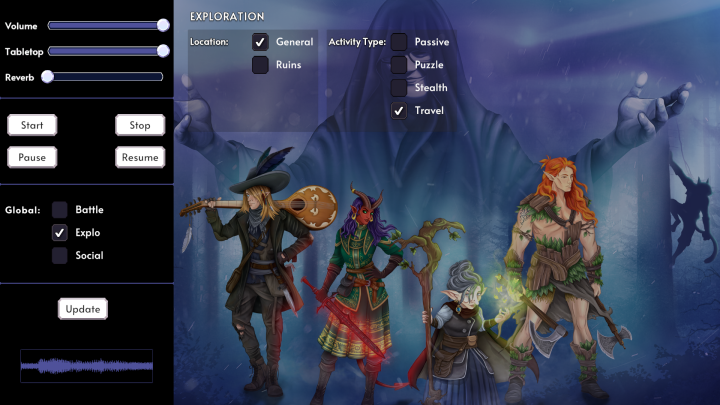Uncheck the General location checkbox
Viewport: 720px width, 405px height.
(260, 42)
